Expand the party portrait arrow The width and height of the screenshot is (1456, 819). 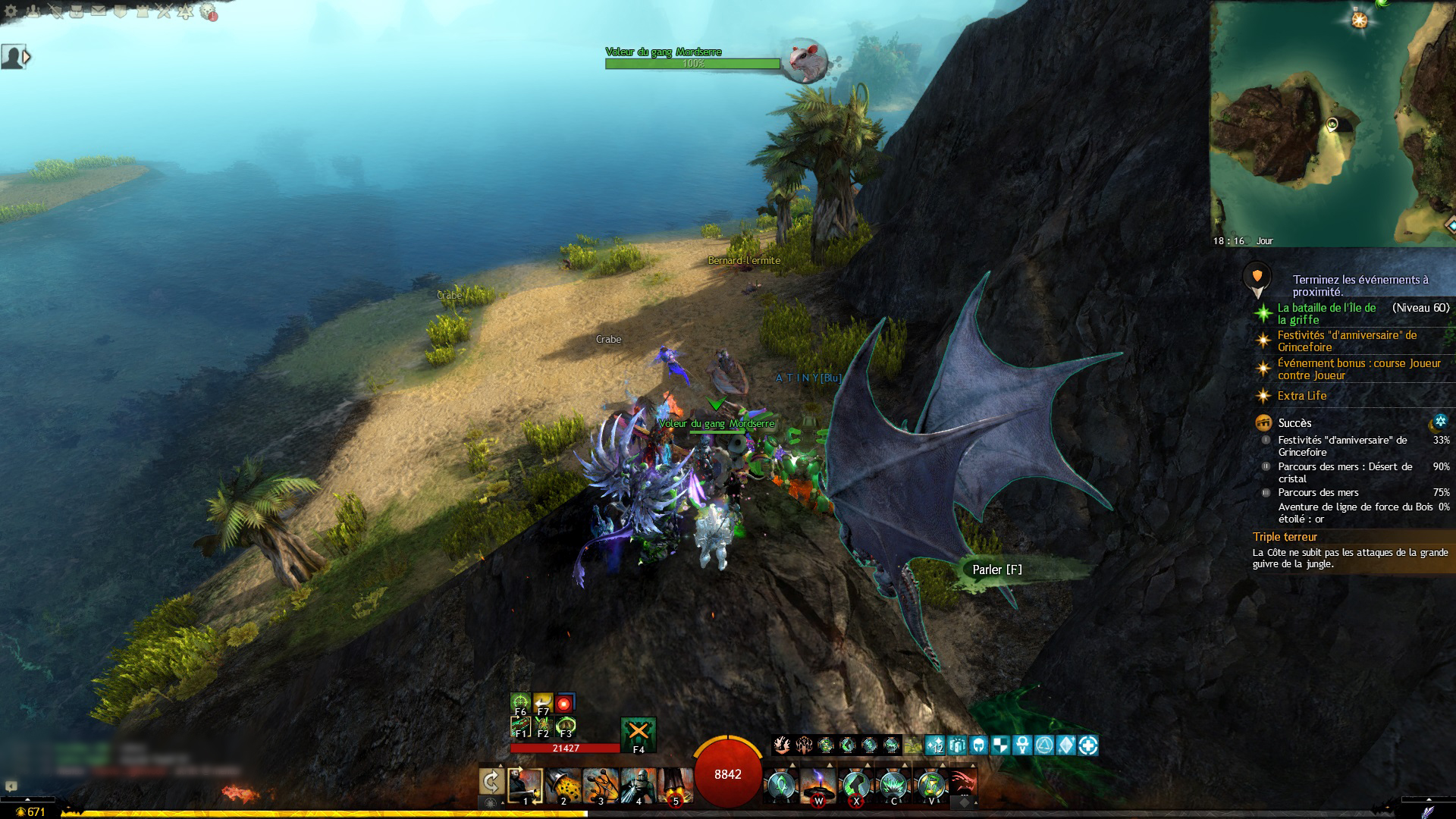tap(27, 57)
